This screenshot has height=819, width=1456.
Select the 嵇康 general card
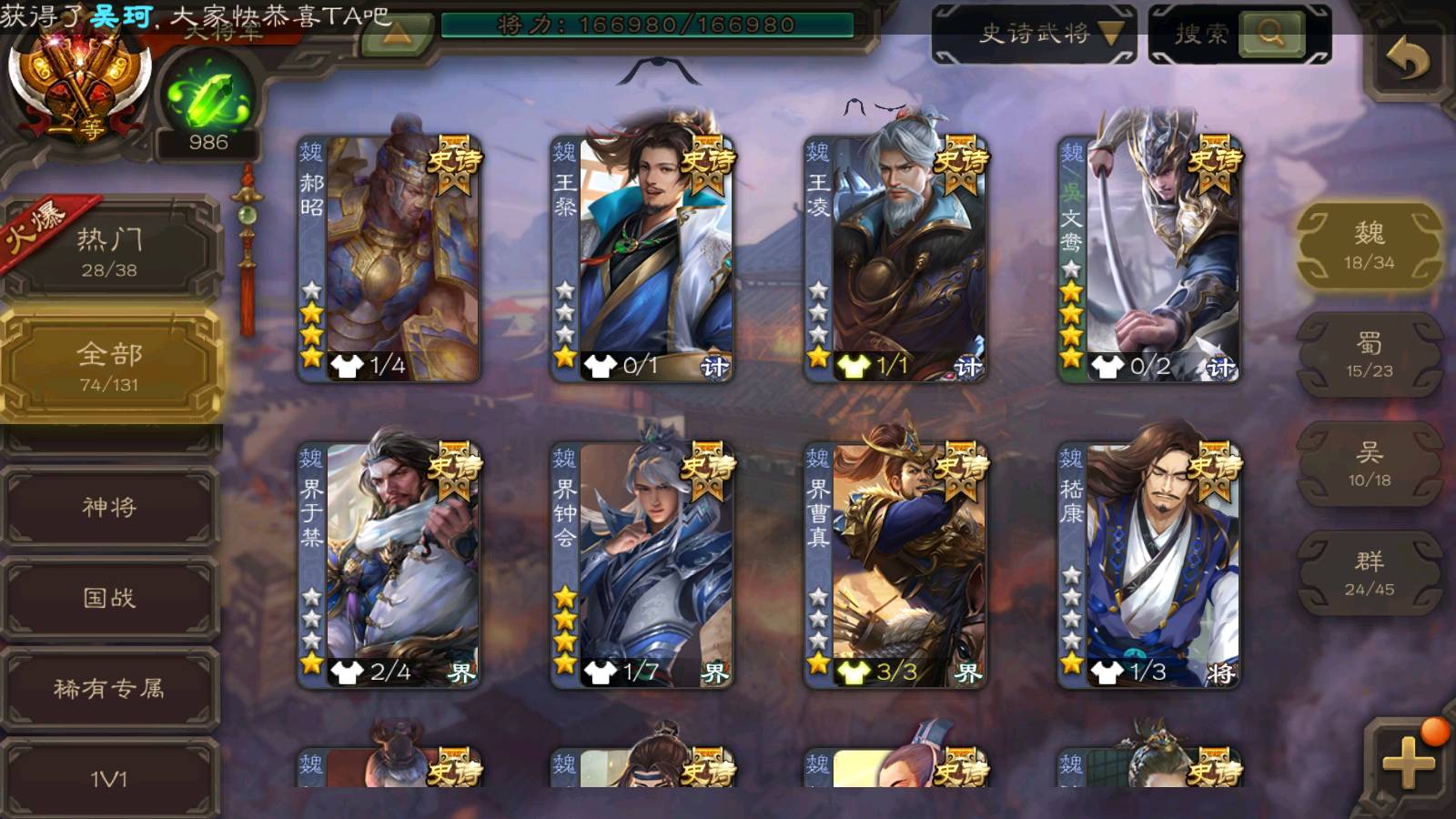pos(1149,565)
